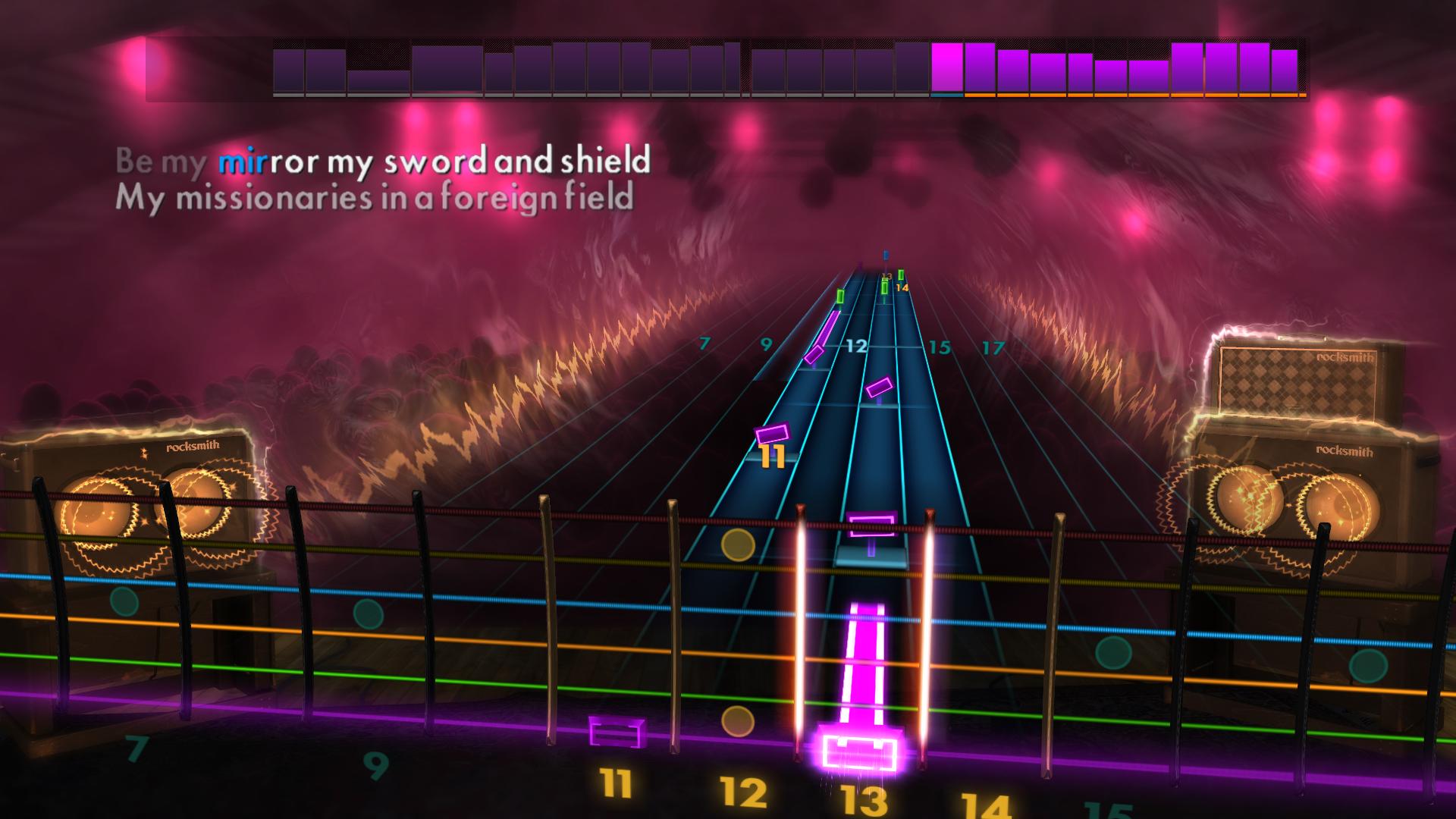This screenshot has height=819, width=1456.
Task: Click the first dark segment of the song timeline
Action: point(288,72)
